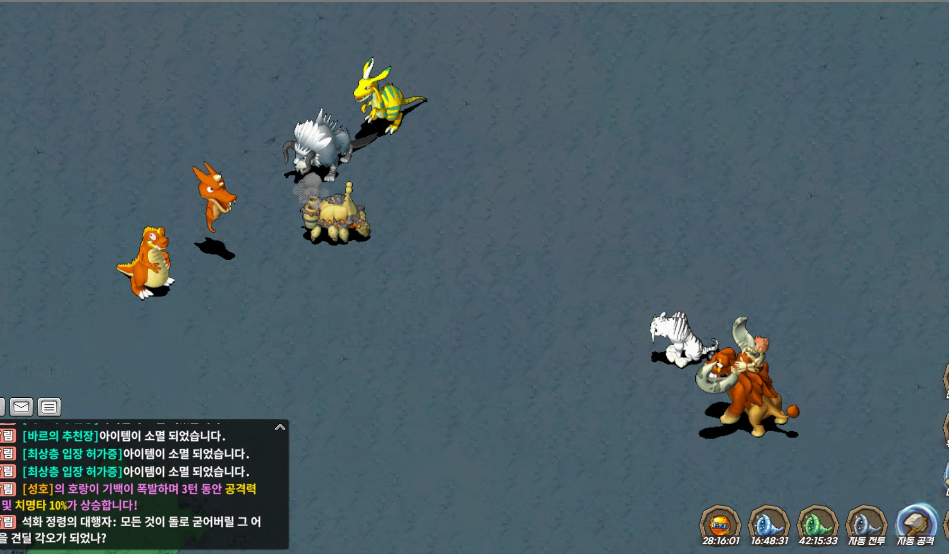
Task: Click the green horn buff icon
Action: click(817, 523)
